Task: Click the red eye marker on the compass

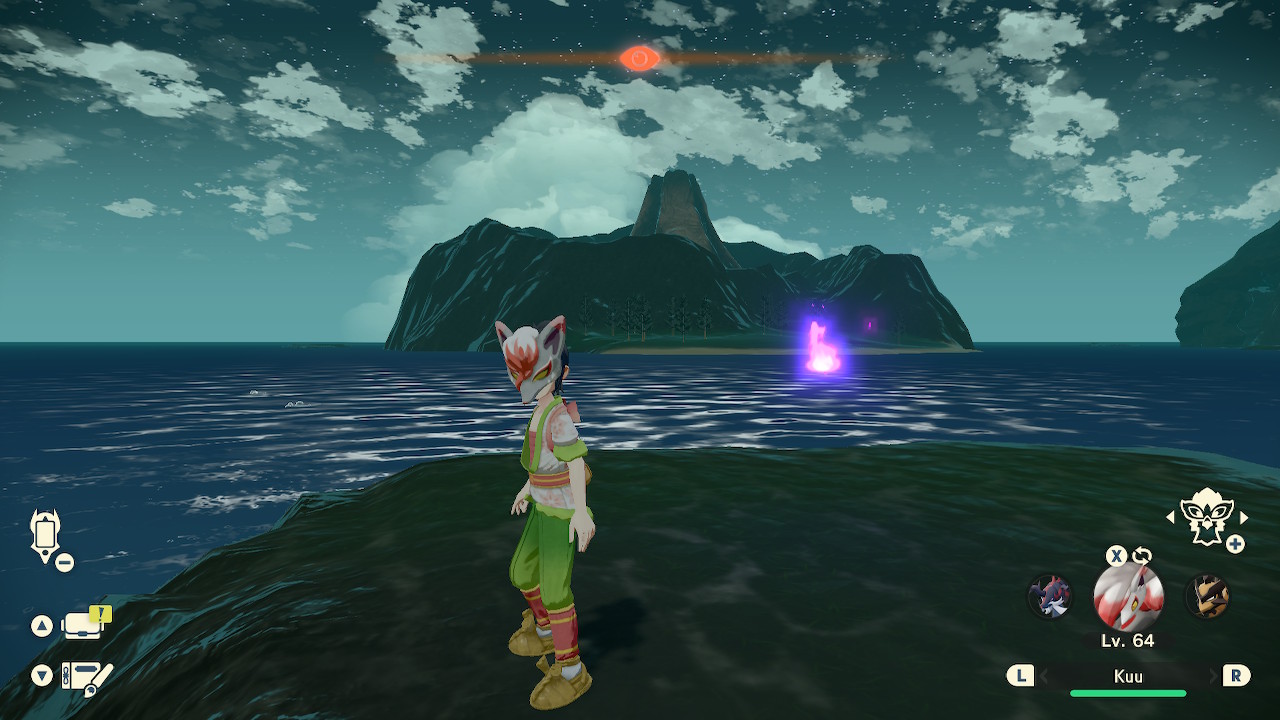Action: point(639,59)
